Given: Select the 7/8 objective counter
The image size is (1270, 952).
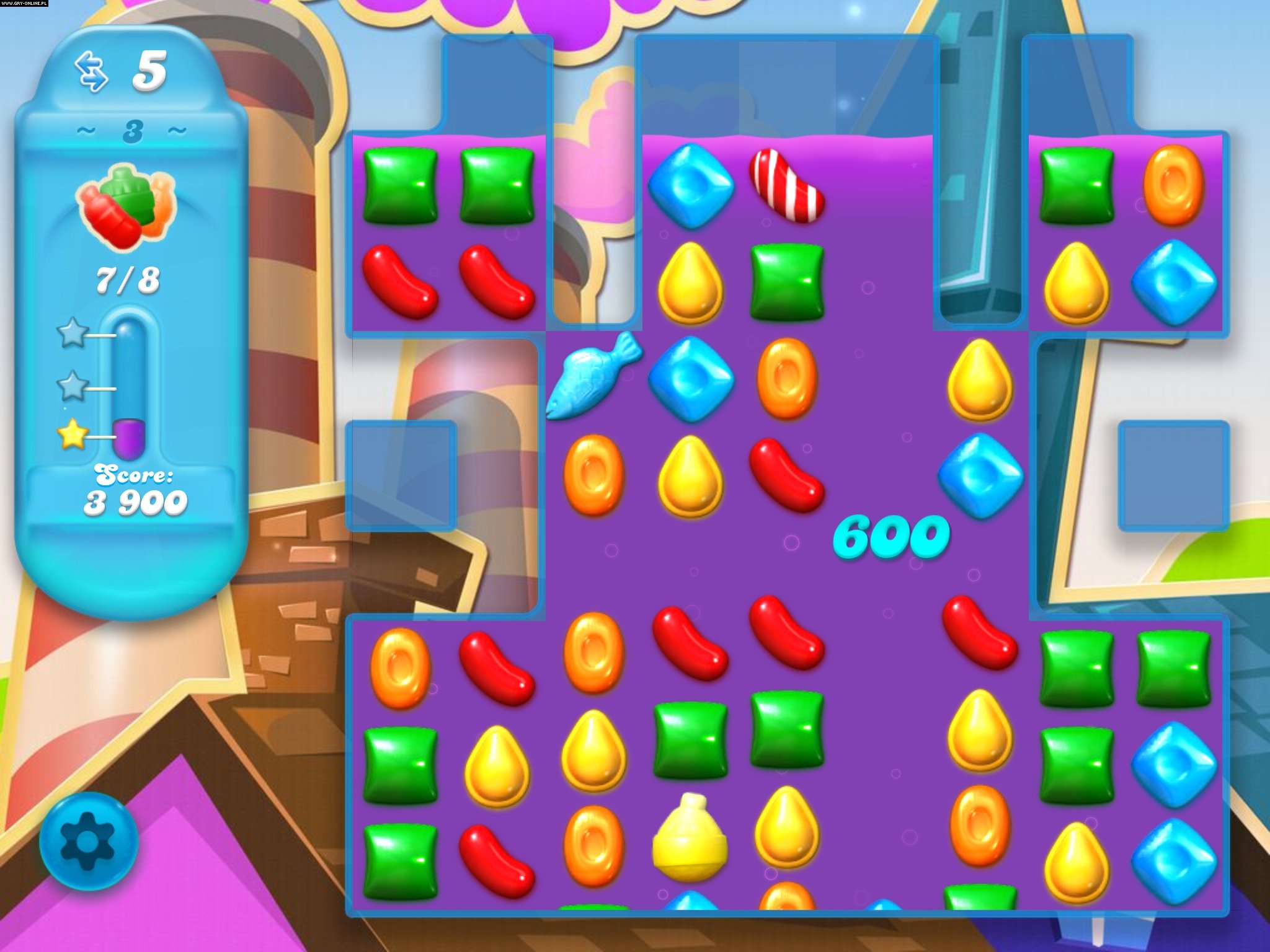Looking at the screenshot, I should (127, 279).
